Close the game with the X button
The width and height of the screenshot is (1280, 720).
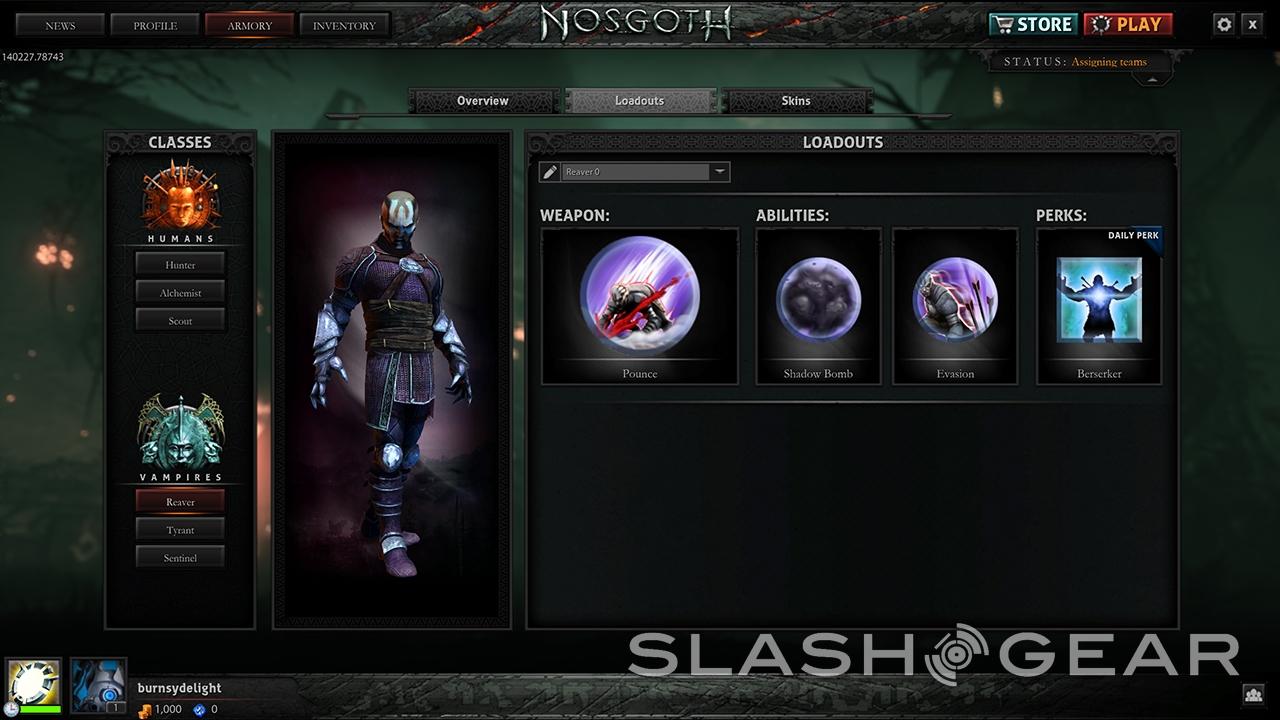[x=1252, y=25]
